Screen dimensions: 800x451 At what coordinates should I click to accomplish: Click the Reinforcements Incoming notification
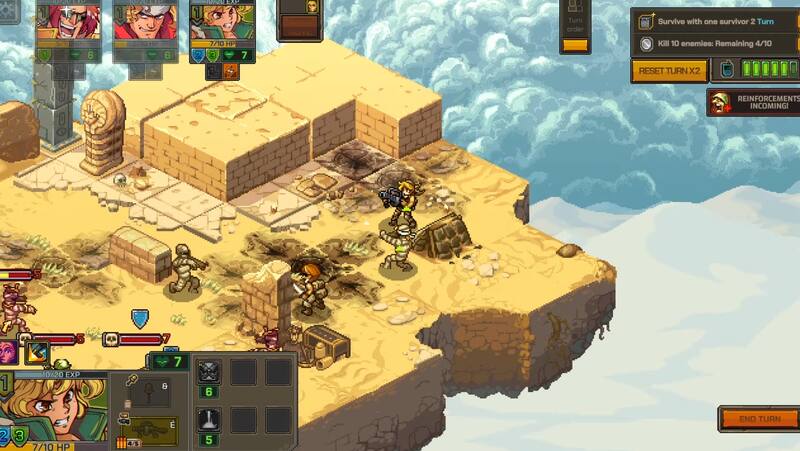753,102
